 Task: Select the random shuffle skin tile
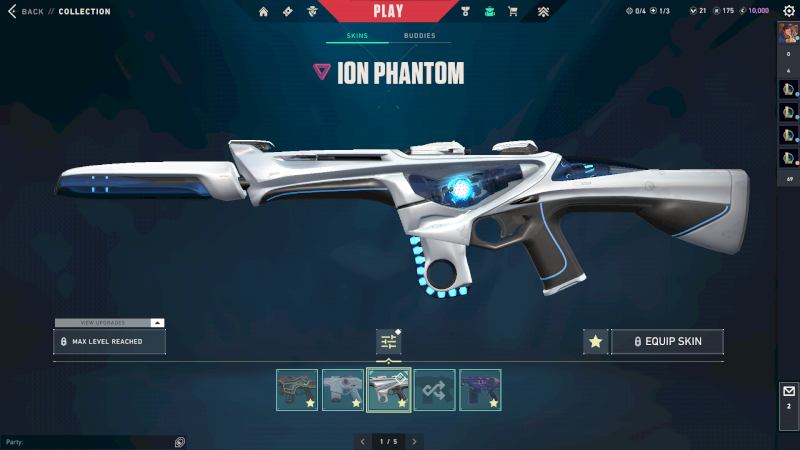435,390
